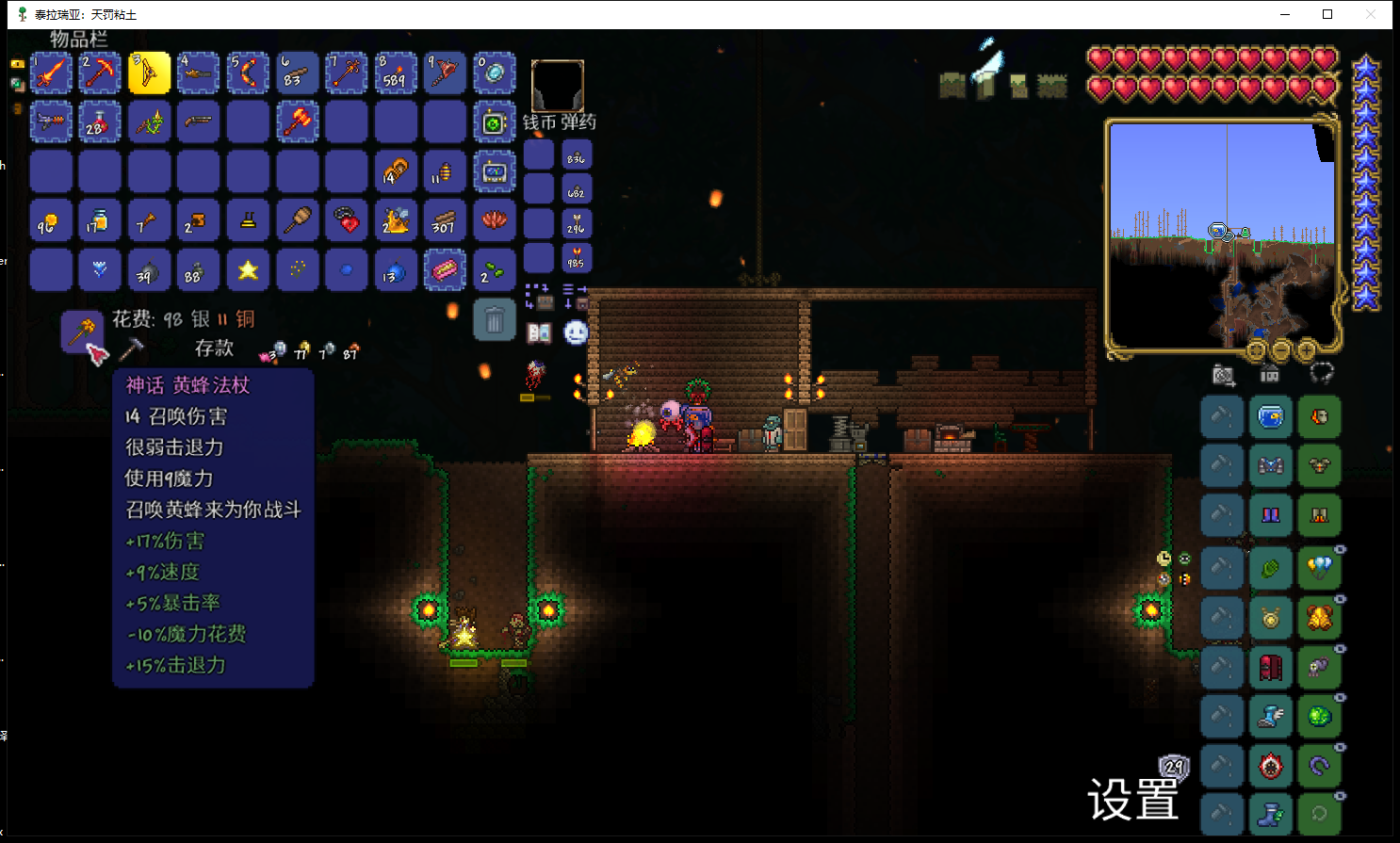Click the red healing potion stack of 28

tap(100, 122)
